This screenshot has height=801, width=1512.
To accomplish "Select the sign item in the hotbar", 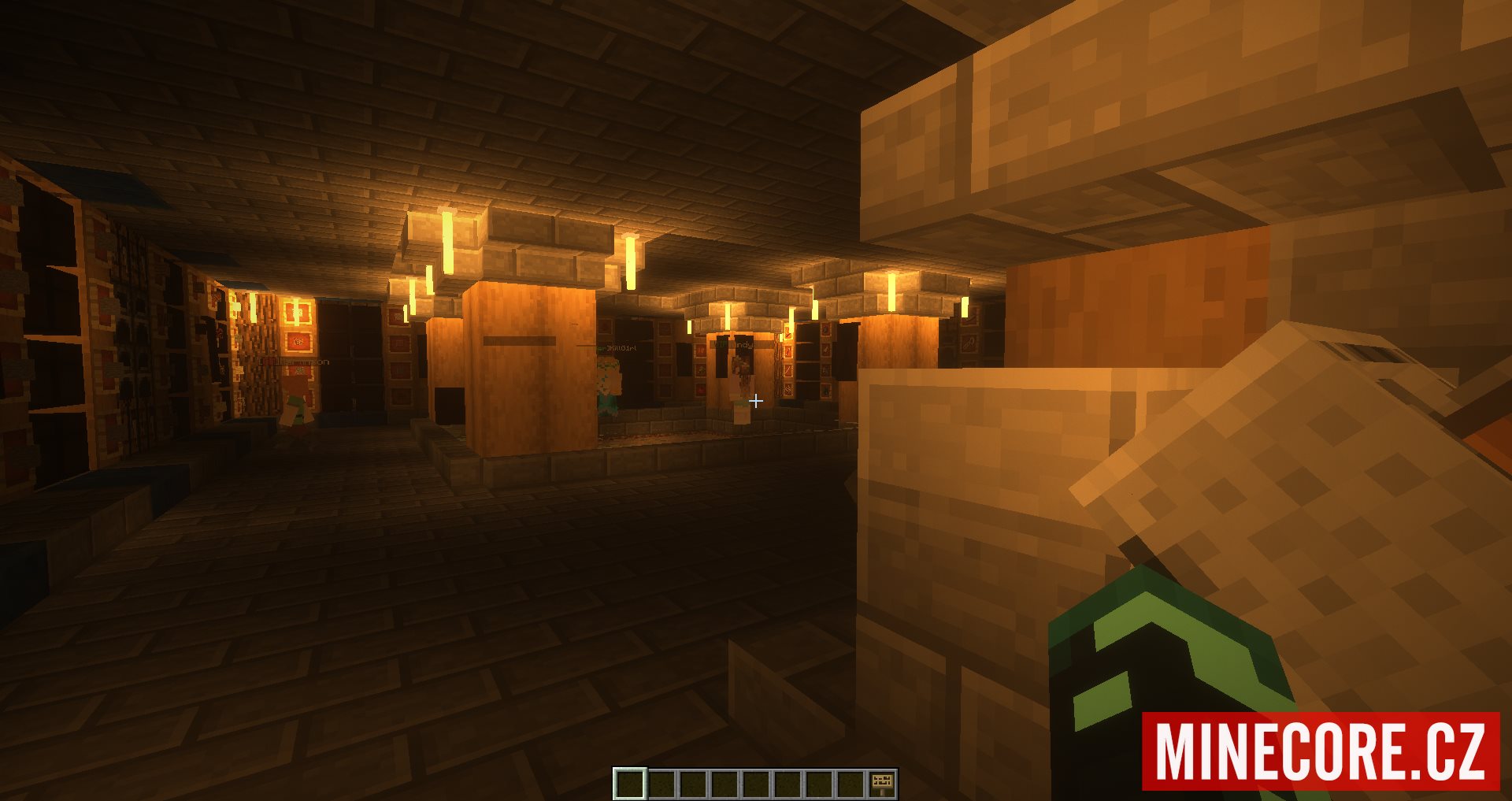I will 881,784.
